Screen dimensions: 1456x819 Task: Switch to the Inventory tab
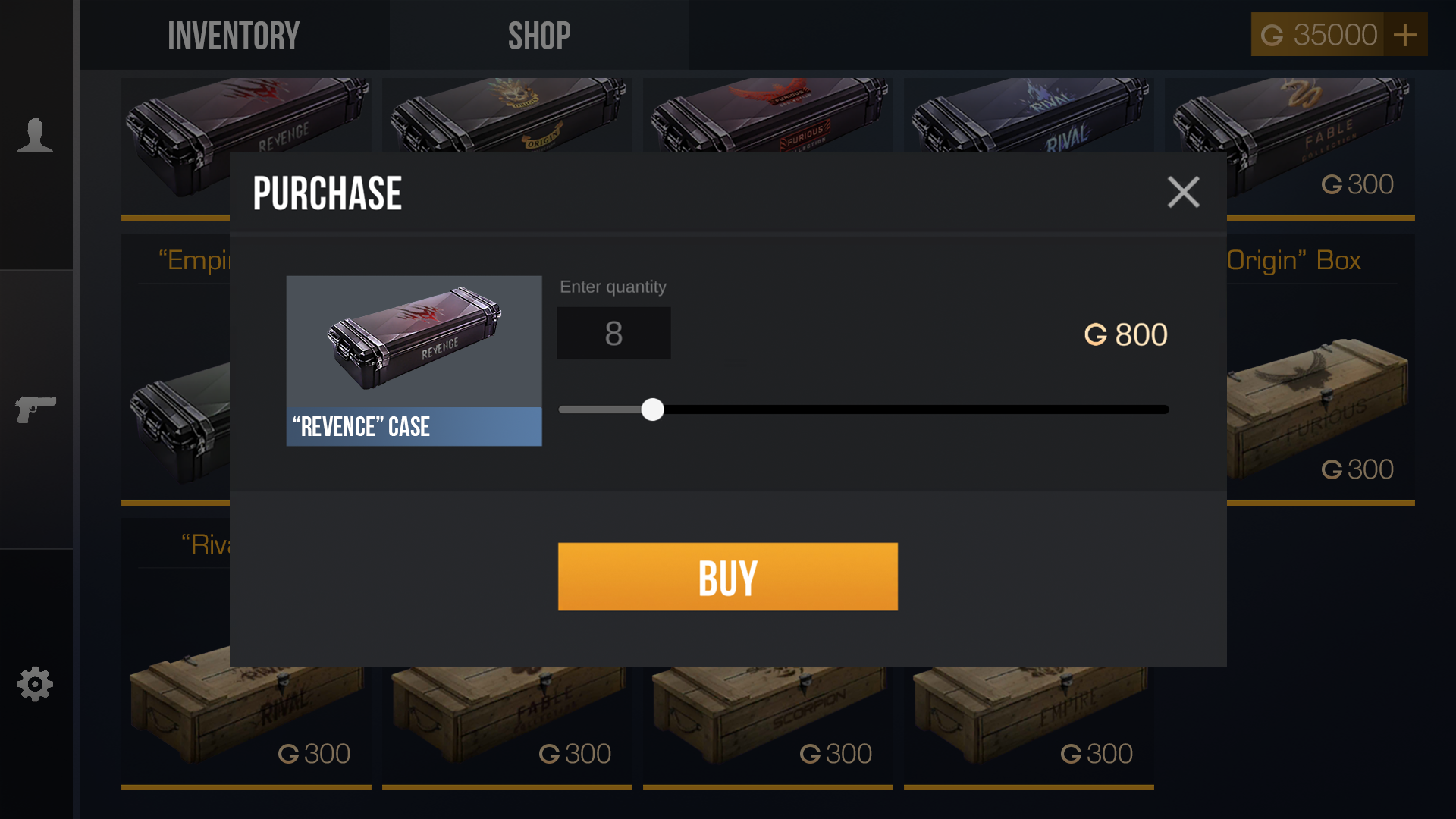[233, 34]
